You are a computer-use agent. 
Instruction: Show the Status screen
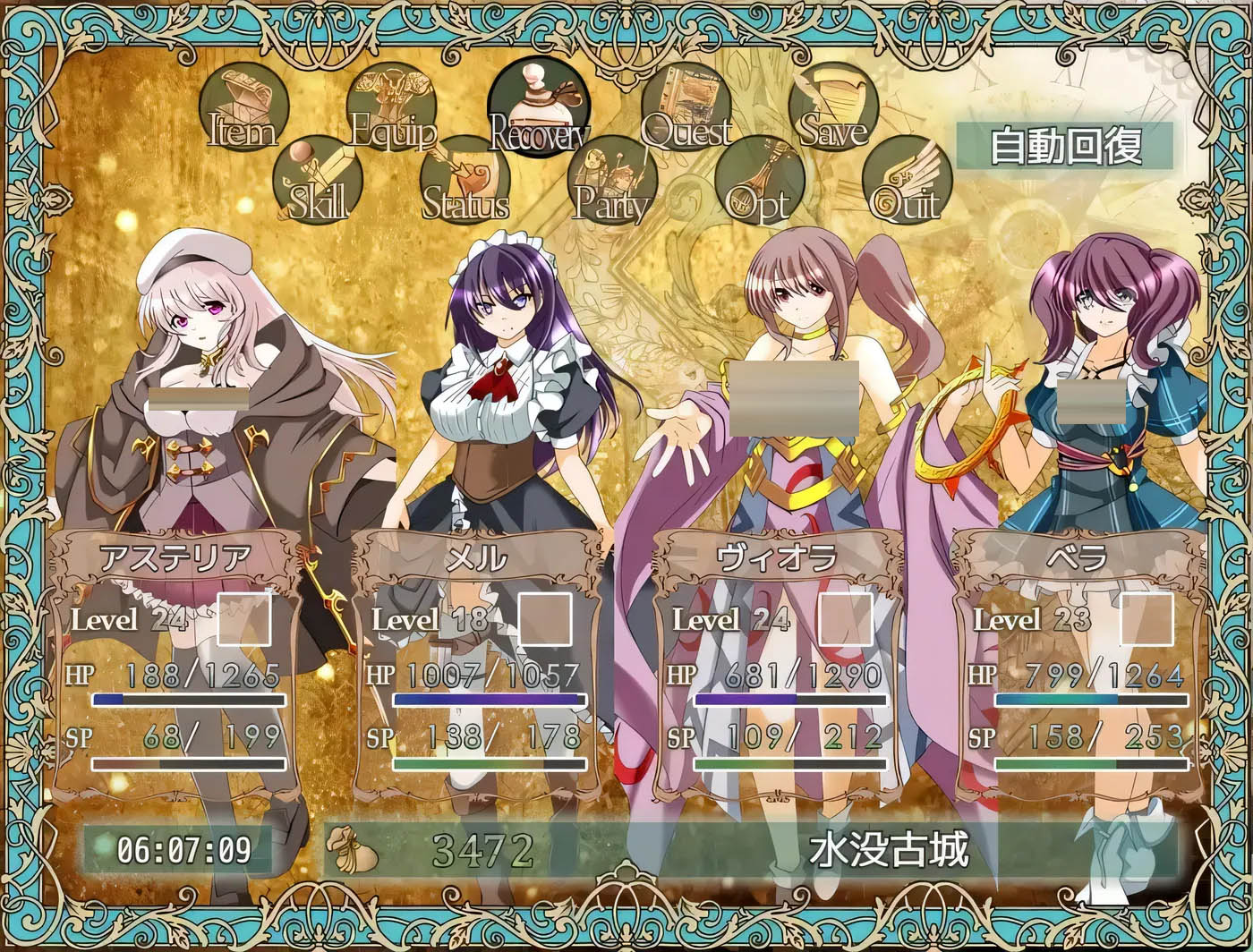click(x=465, y=181)
